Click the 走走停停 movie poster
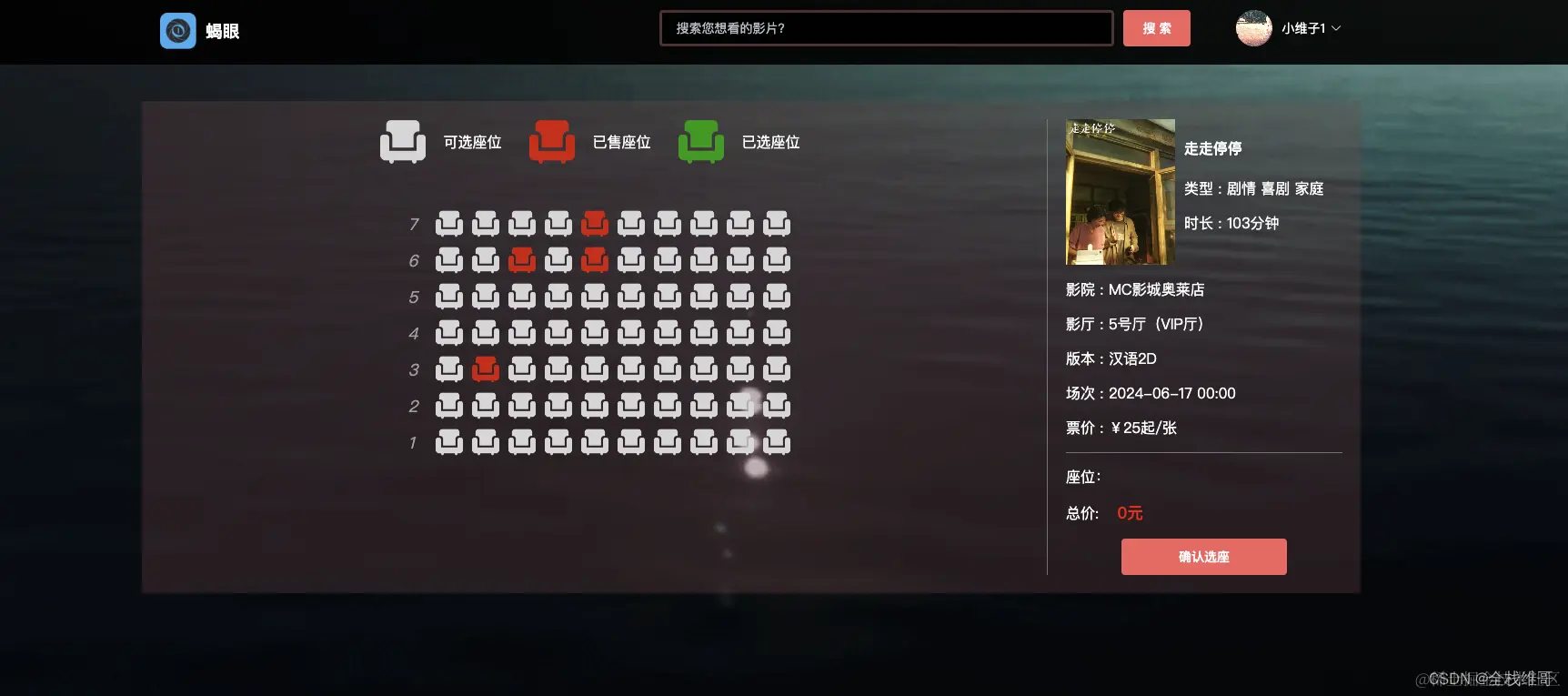Viewport: 1568px width, 696px height. (1120, 192)
